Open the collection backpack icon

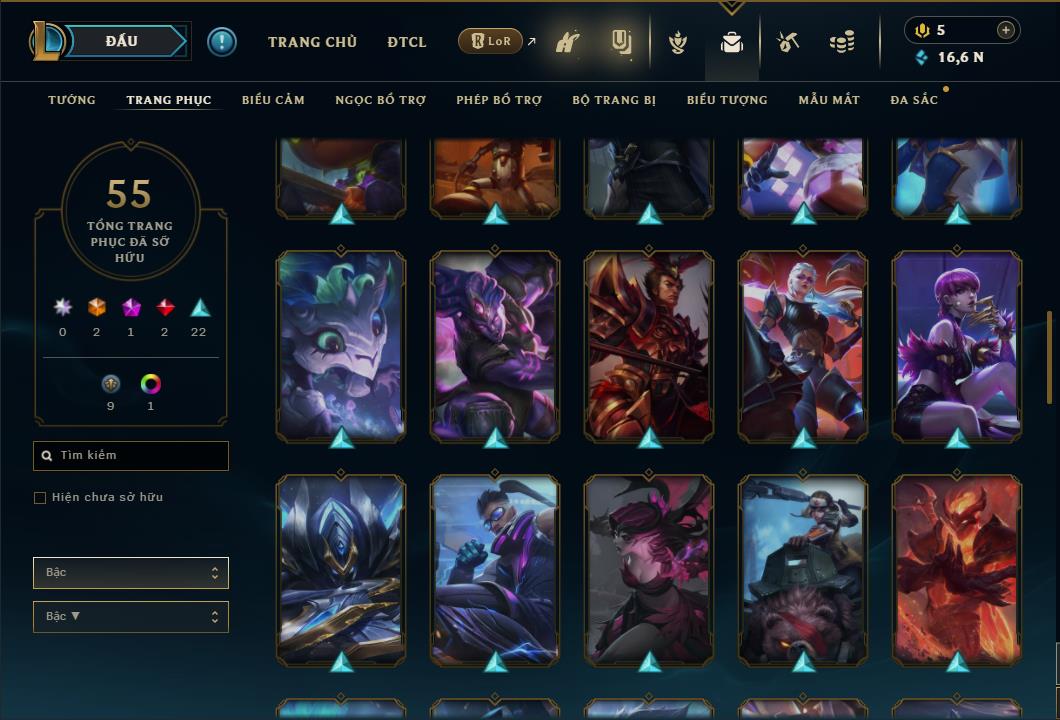tap(732, 43)
